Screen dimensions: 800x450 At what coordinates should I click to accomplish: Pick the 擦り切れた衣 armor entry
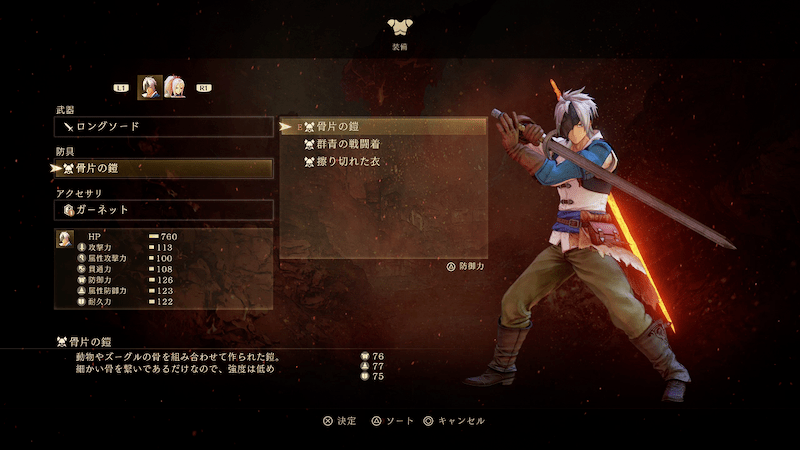tap(384, 161)
